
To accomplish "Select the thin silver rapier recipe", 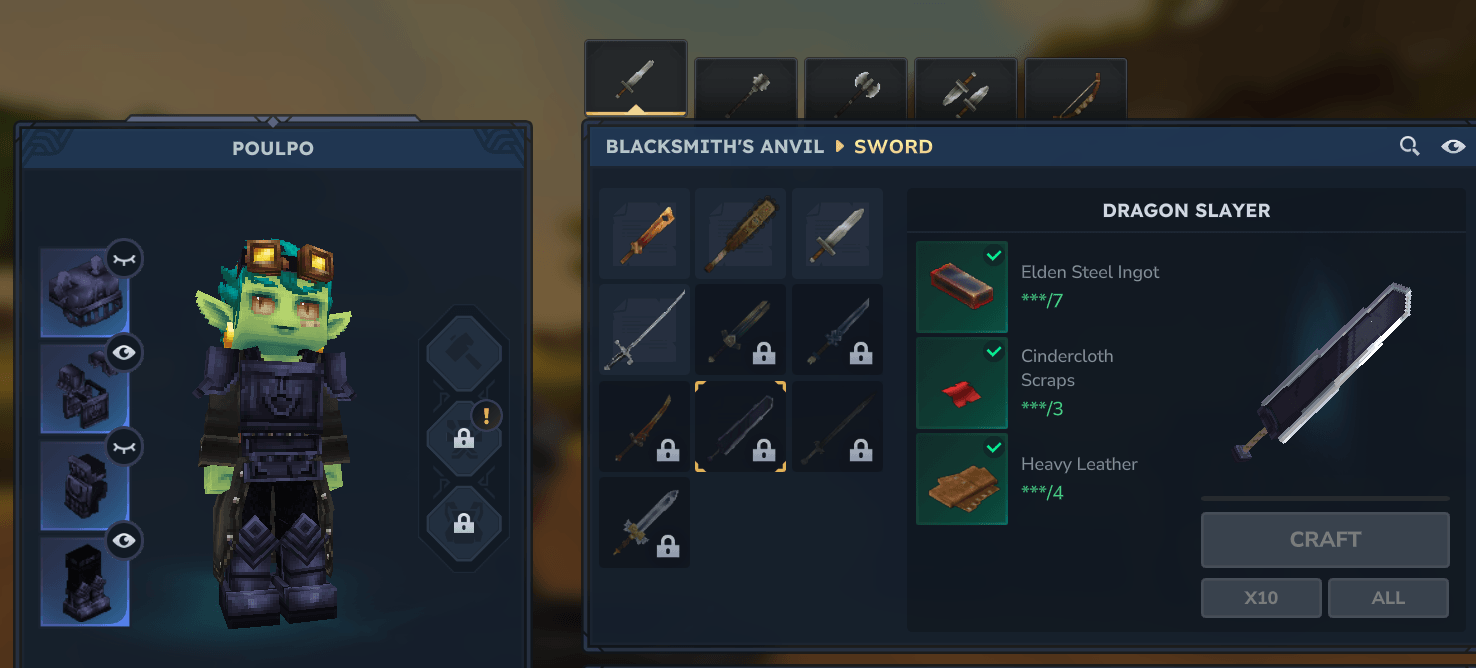I will click(644, 330).
